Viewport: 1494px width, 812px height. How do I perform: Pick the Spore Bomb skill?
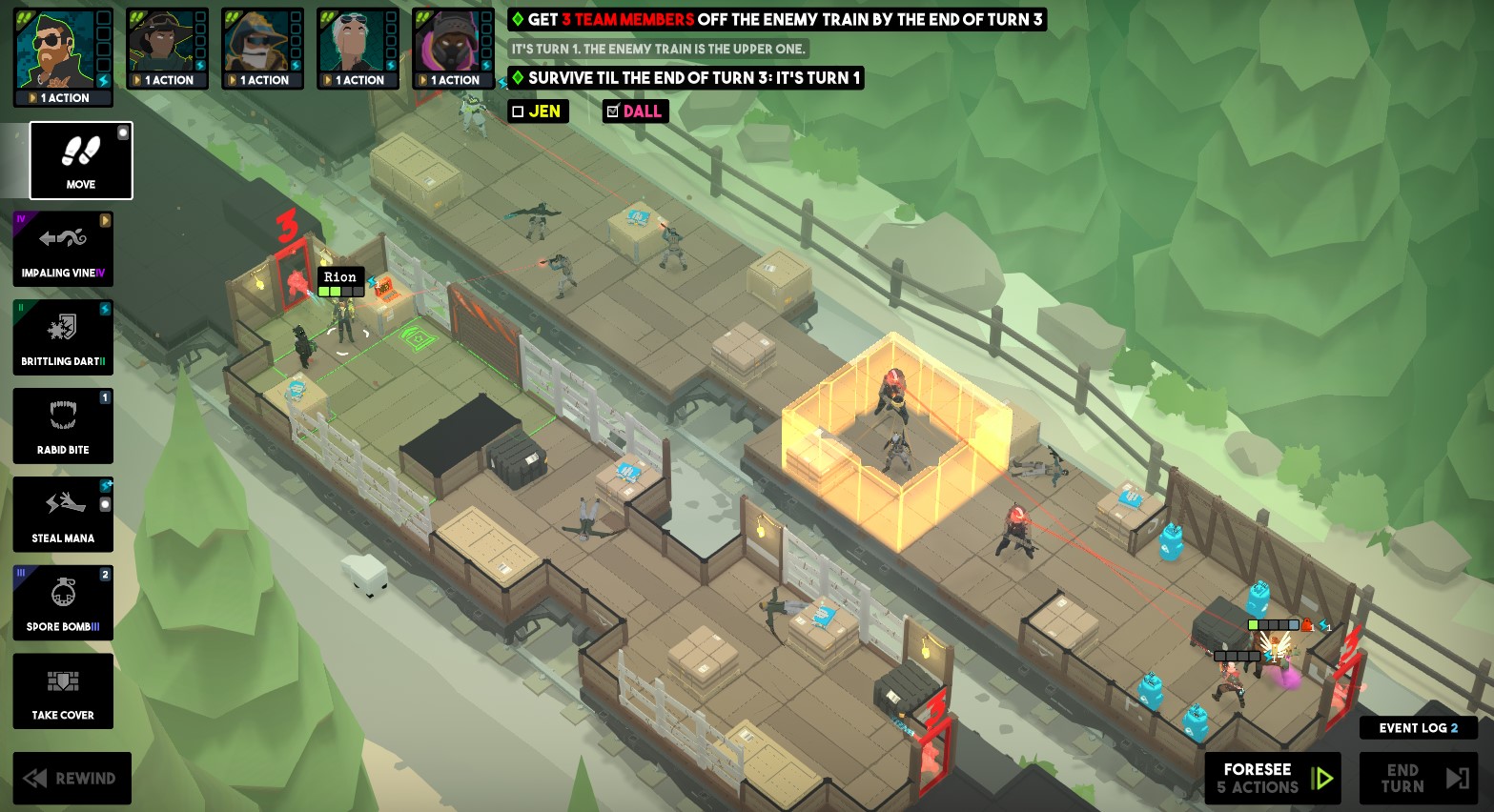(63, 602)
